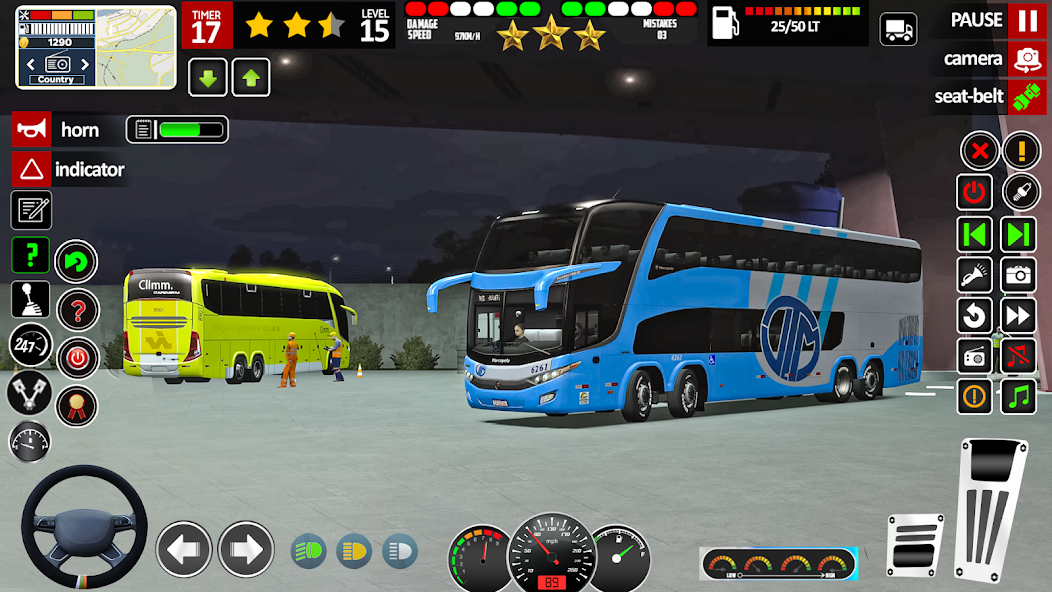Open the minimap

click(x=96, y=46)
